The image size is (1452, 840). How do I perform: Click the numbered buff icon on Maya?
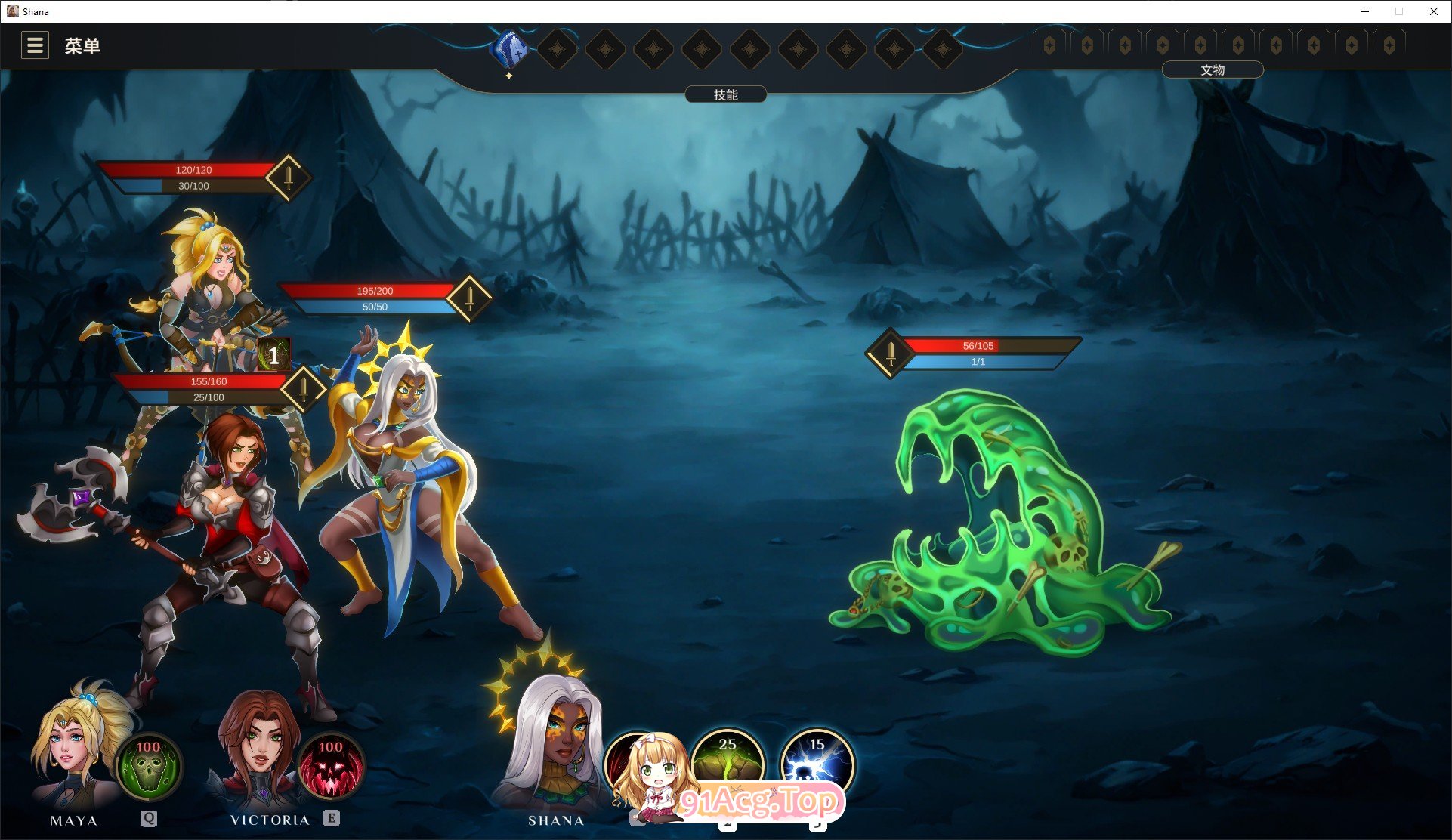tap(273, 354)
